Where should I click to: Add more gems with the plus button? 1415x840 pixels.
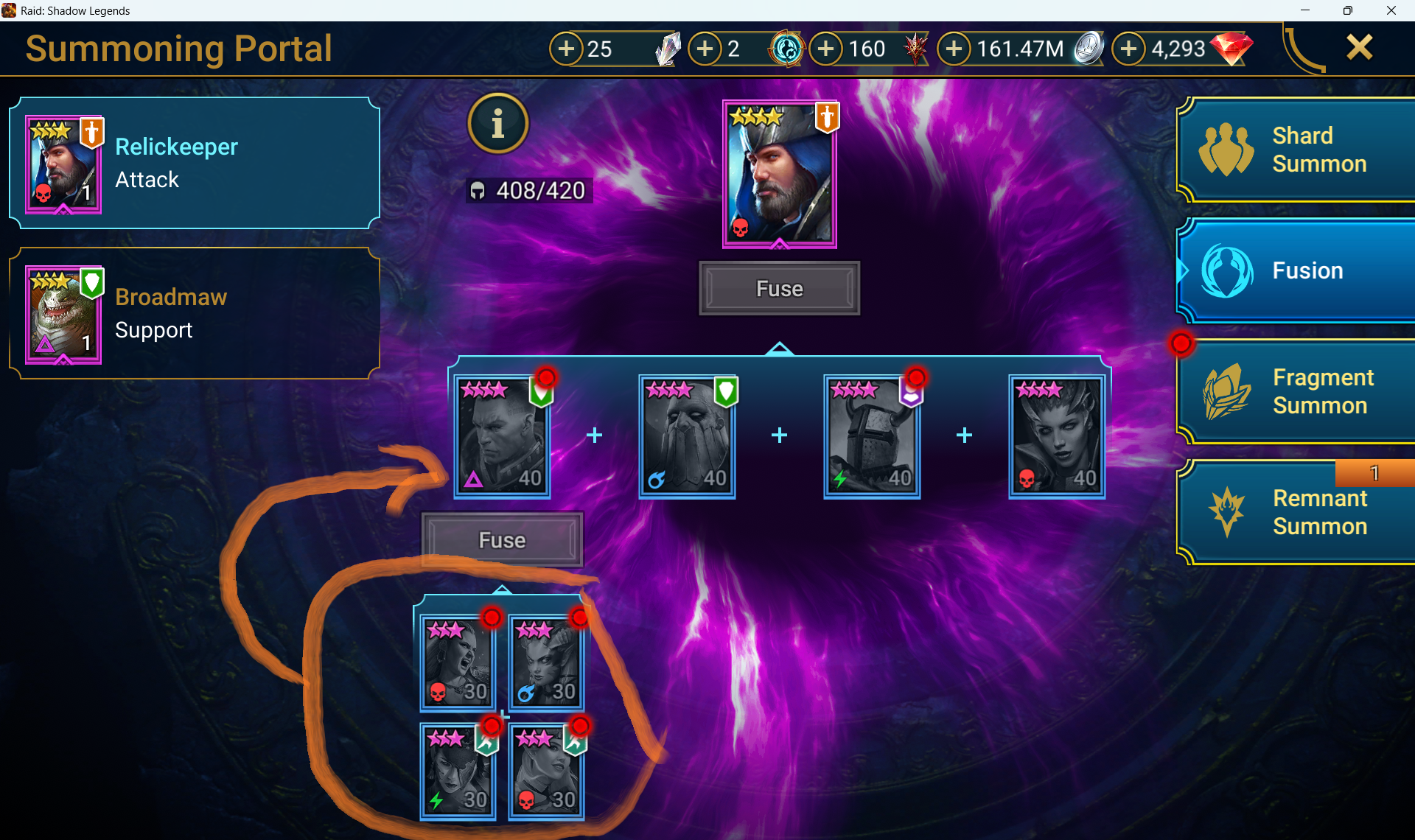pos(1128,49)
